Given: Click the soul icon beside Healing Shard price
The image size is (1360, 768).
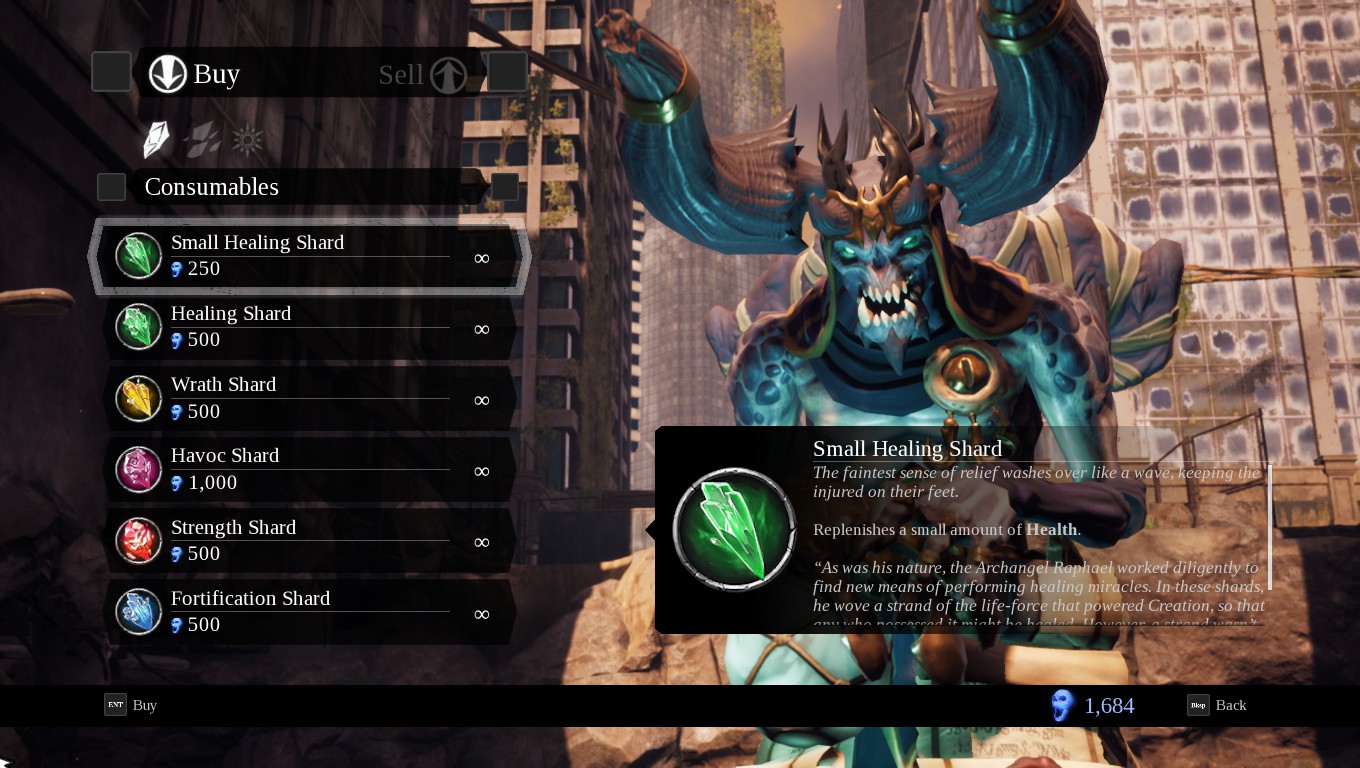Looking at the screenshot, I should click(x=178, y=340).
